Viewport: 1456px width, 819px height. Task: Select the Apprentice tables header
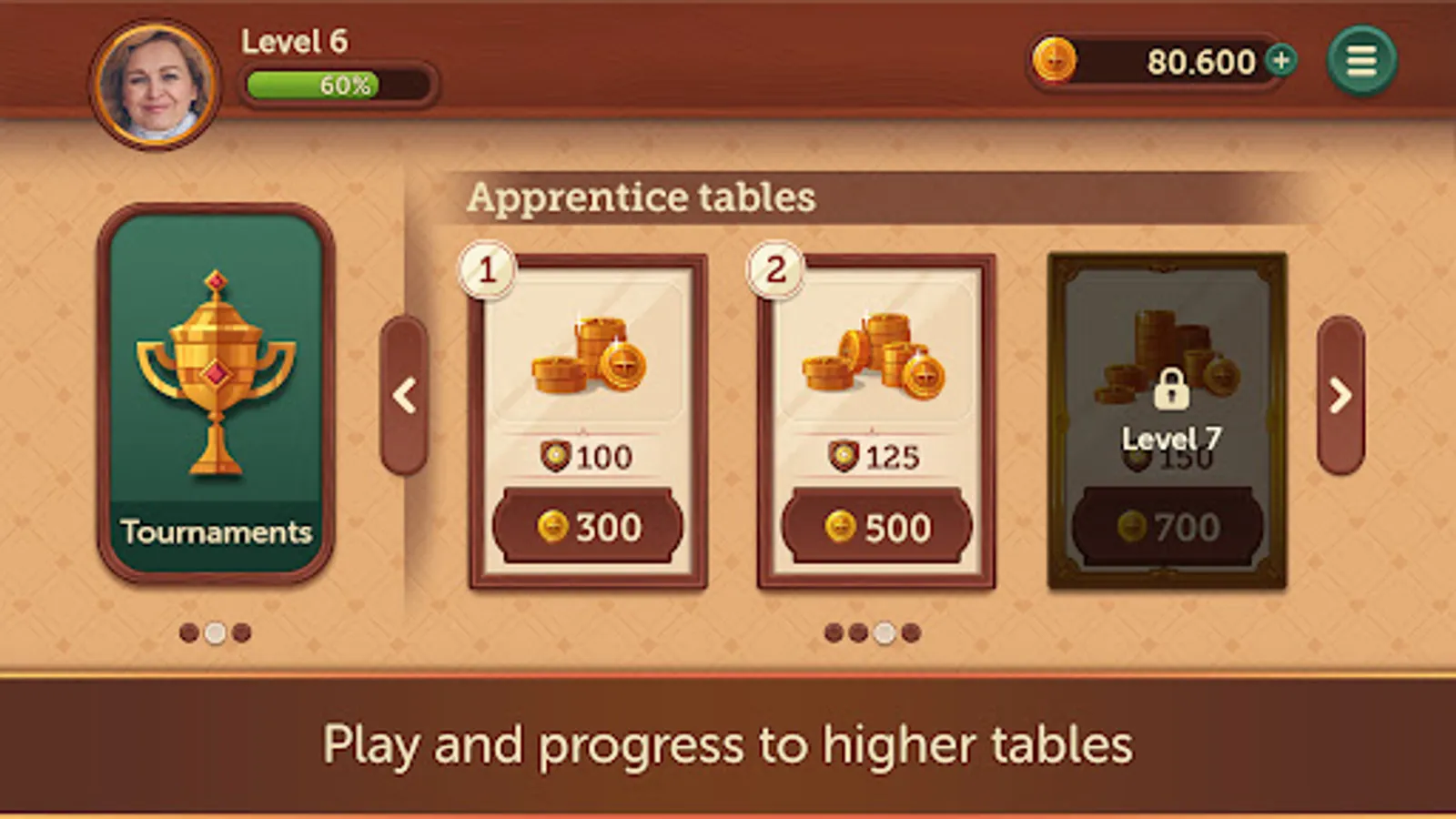click(x=642, y=196)
